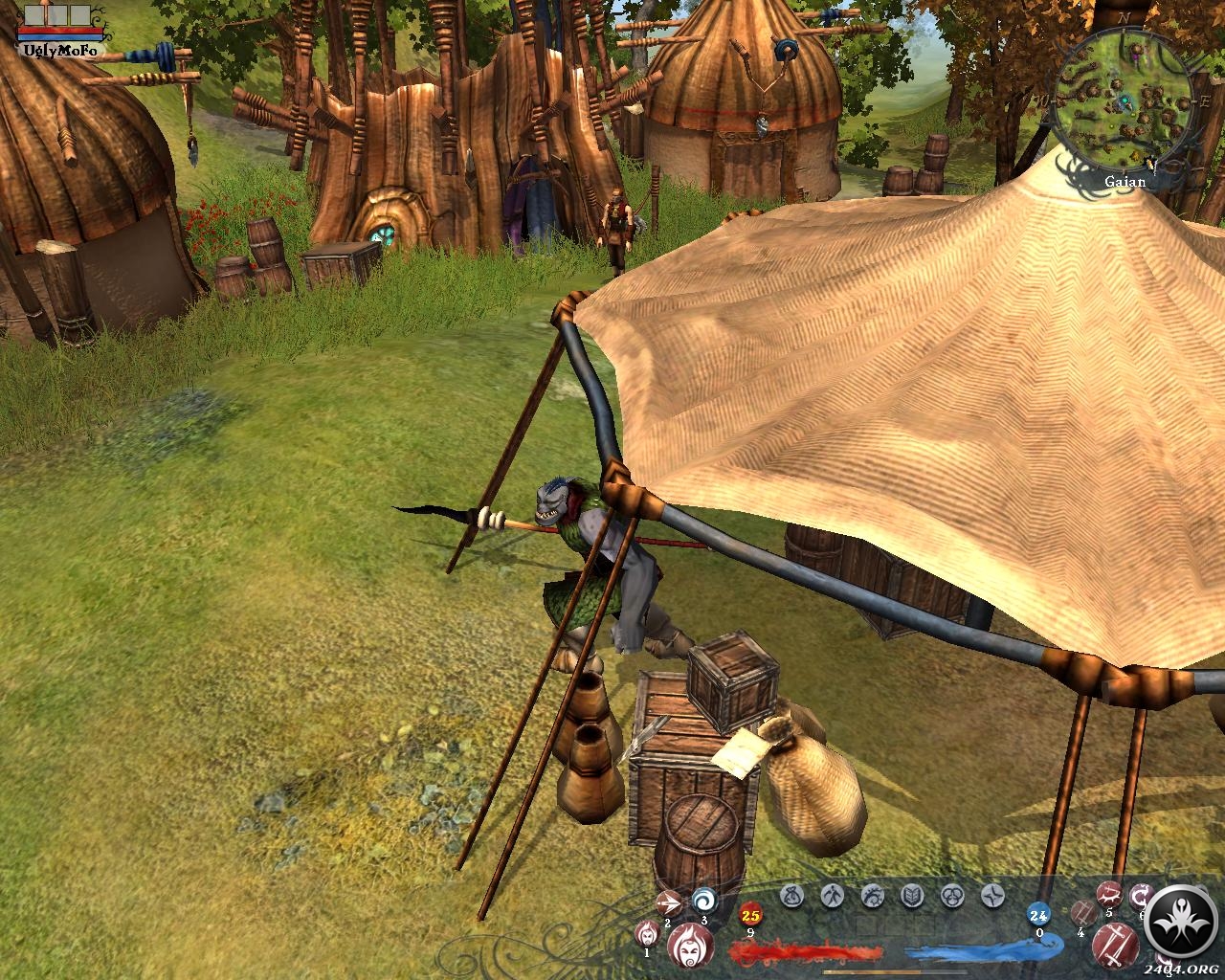Click the four-pointed star menu icon
The height and width of the screenshot is (980, 1225).
992,896
